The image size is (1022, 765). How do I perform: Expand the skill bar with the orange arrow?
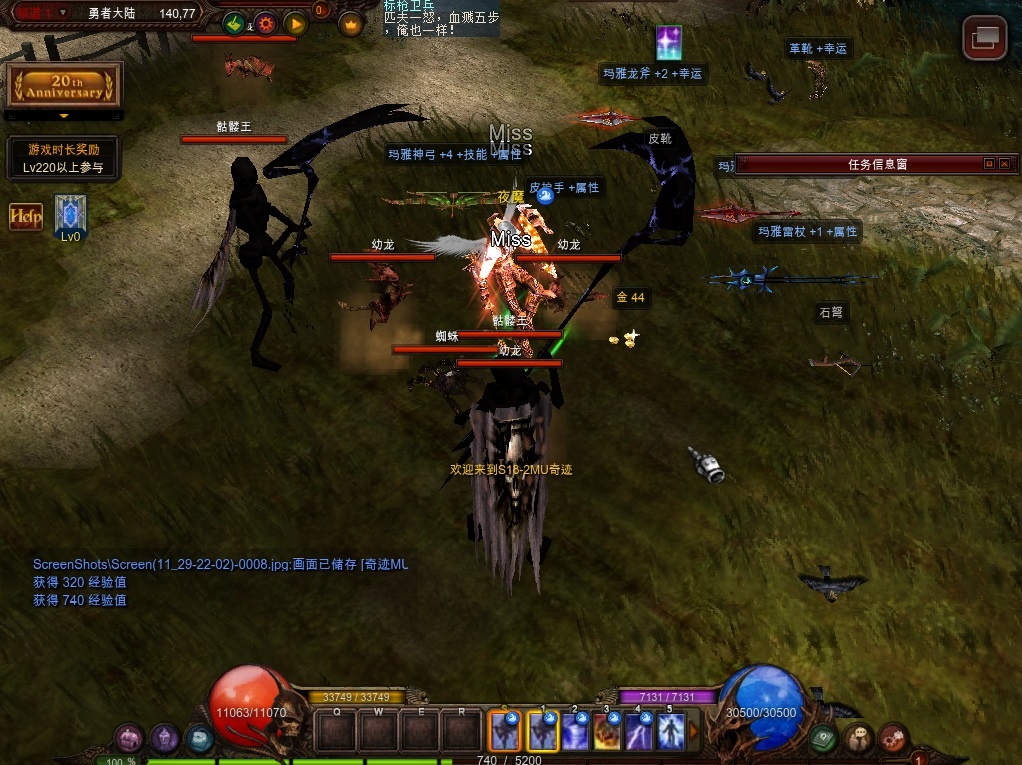point(694,731)
